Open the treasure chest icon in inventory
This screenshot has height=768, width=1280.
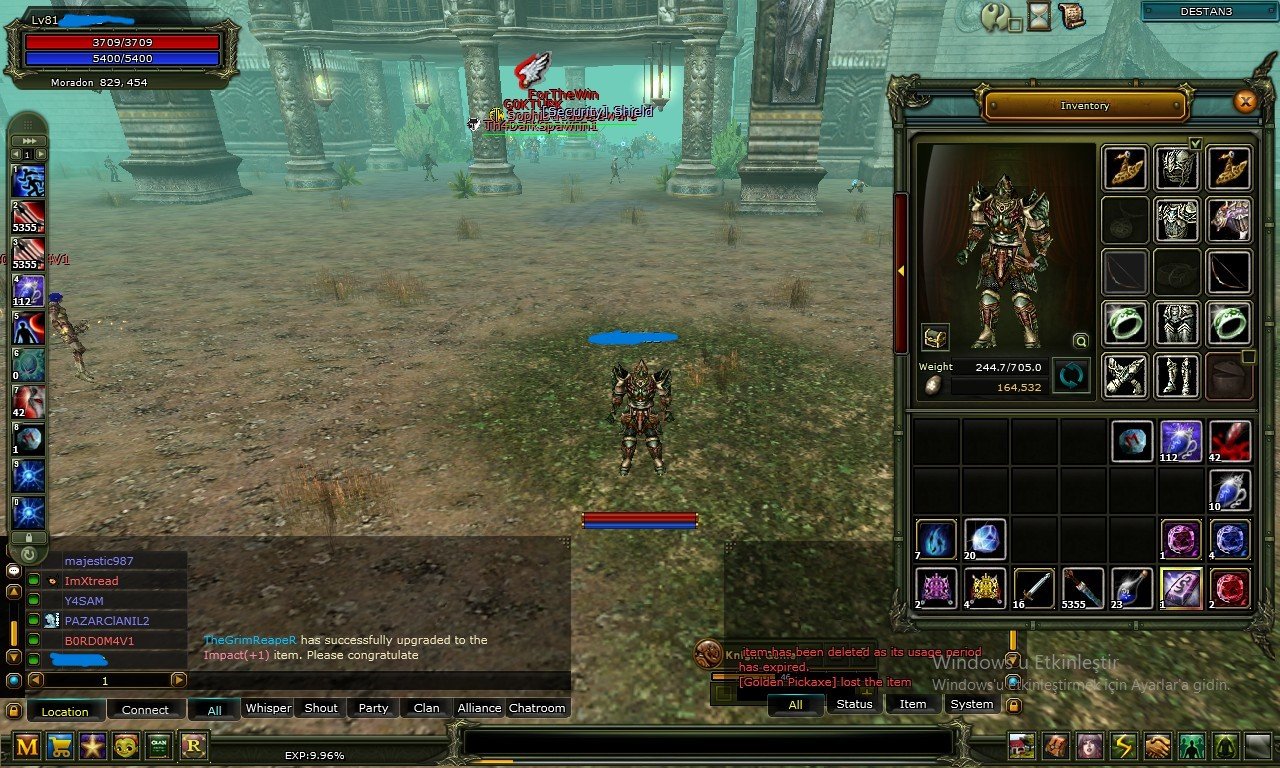click(x=935, y=337)
